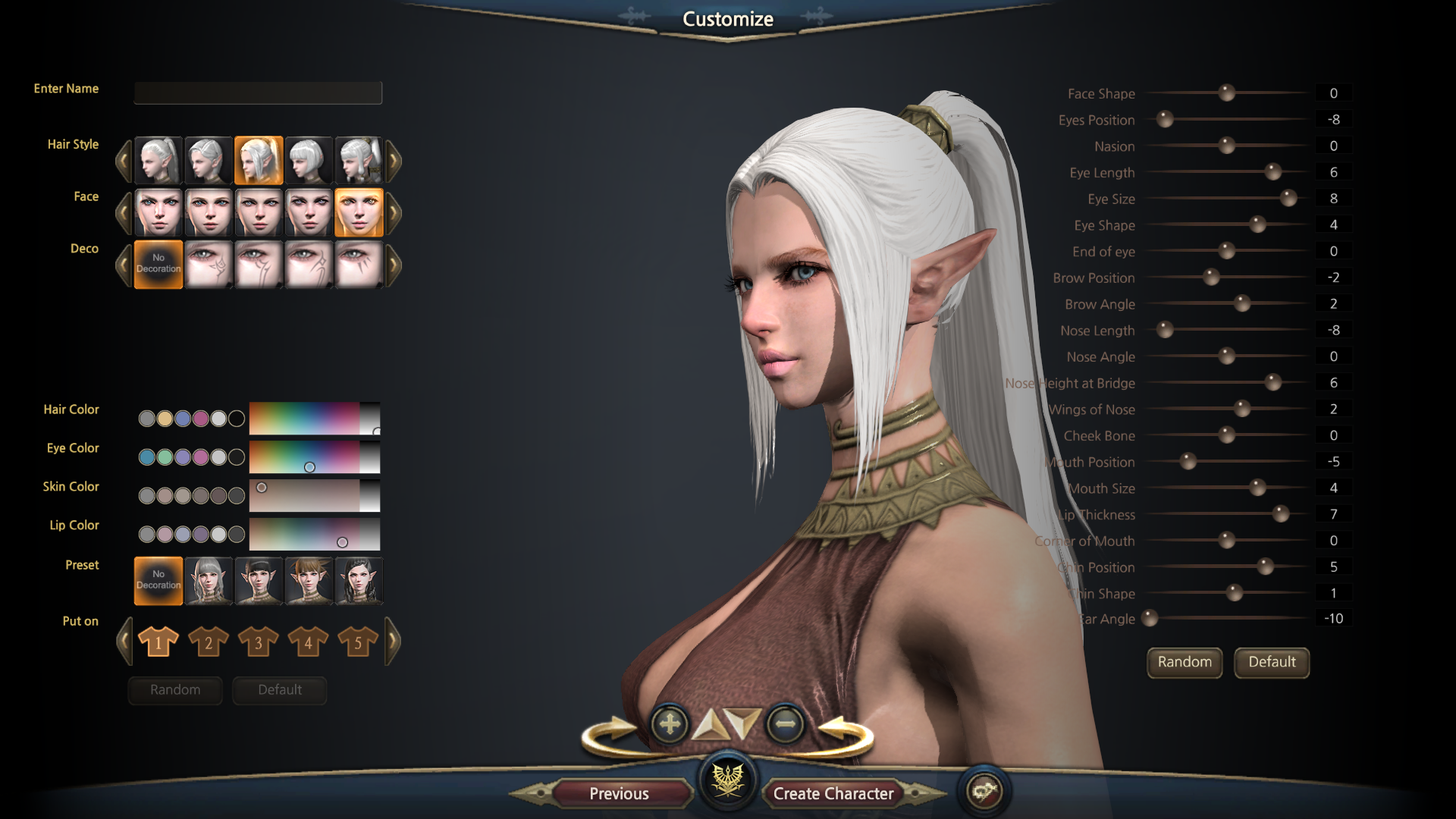Randomize face sliders with right Random button
1456x819 pixels.
pyautogui.click(x=1184, y=662)
